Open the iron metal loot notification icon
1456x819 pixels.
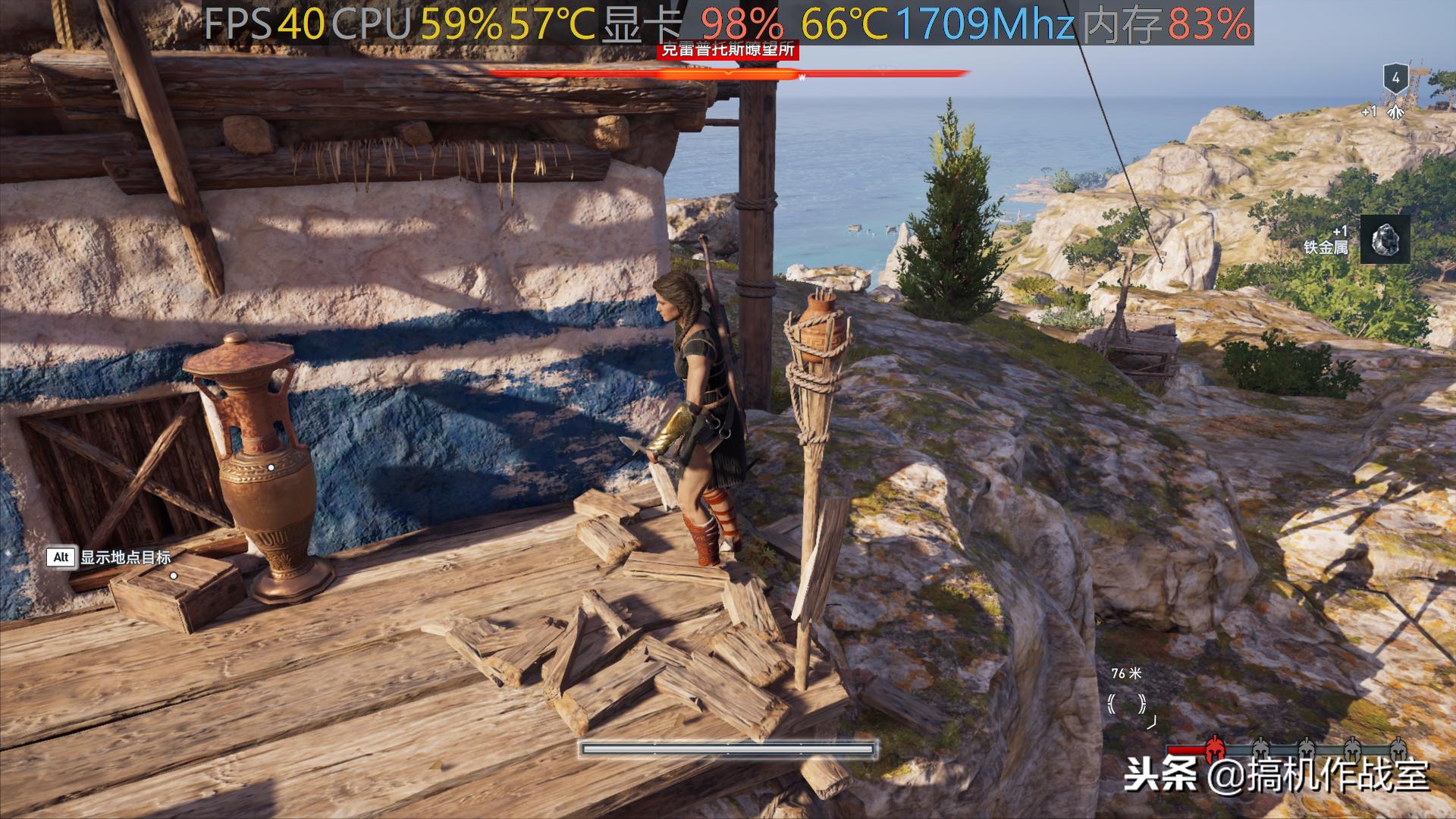click(1385, 239)
